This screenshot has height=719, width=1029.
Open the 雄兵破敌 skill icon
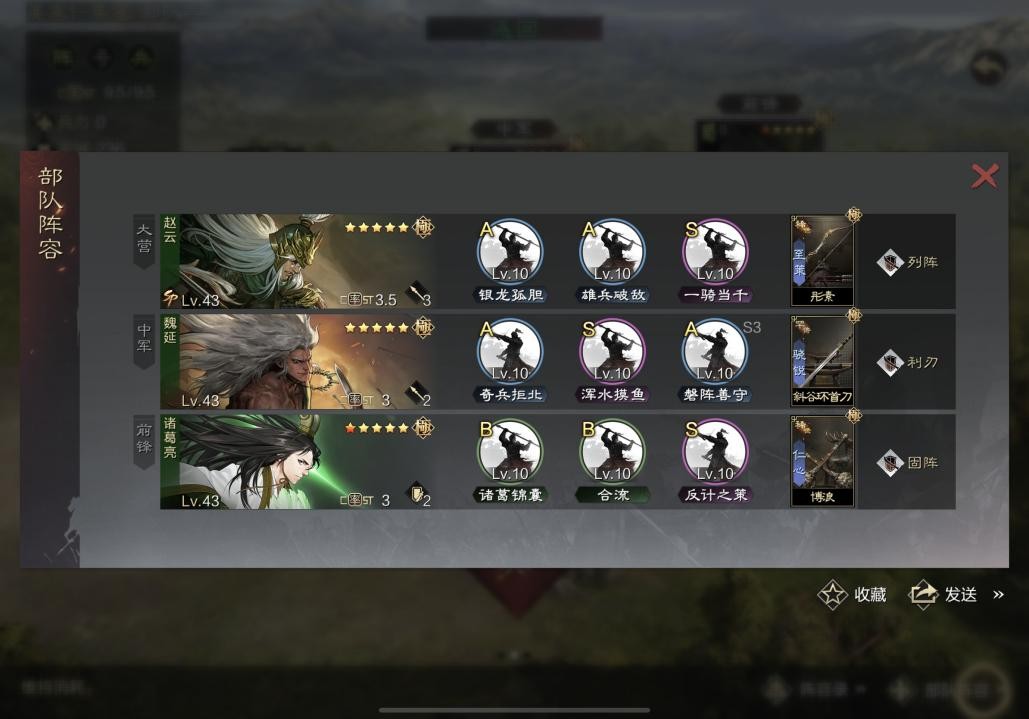click(612, 252)
